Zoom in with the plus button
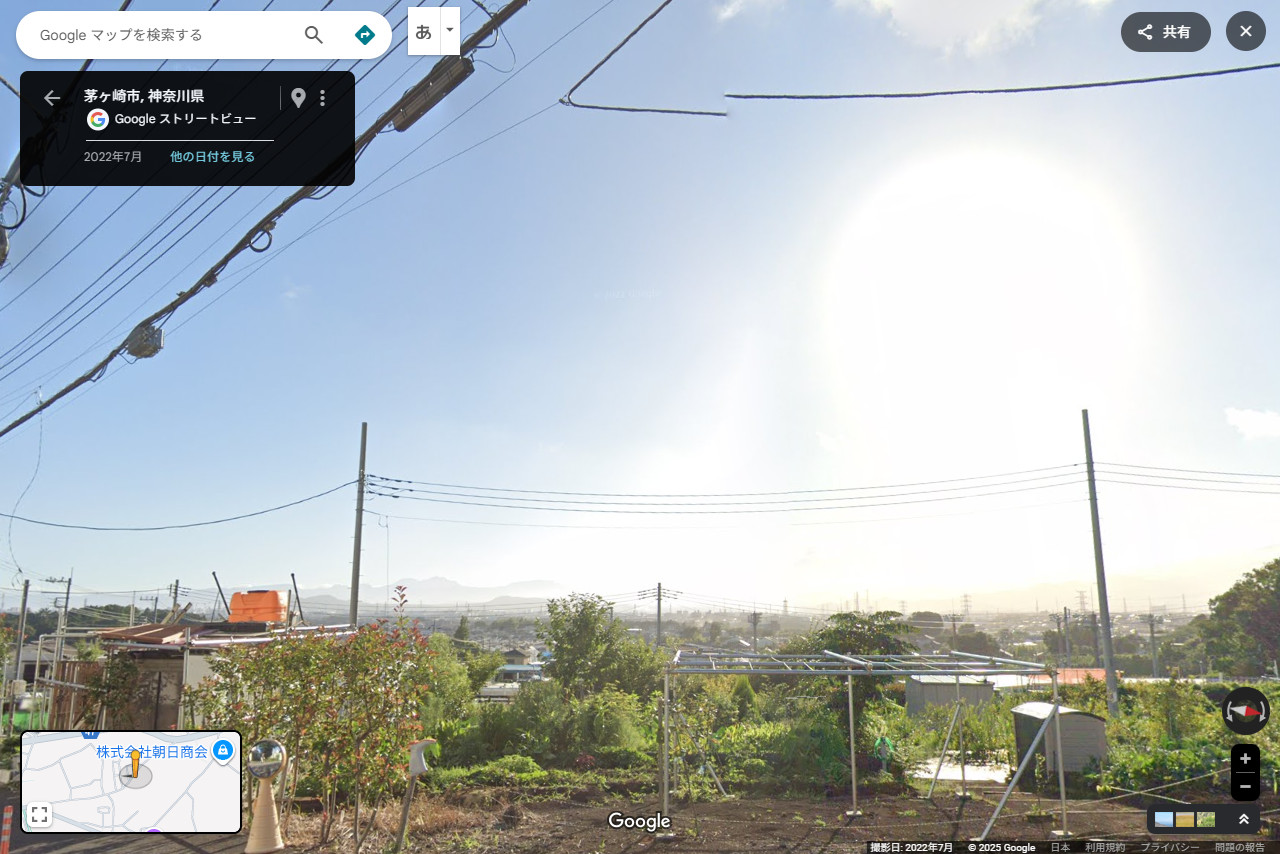Image resolution: width=1280 pixels, height=854 pixels. pyautogui.click(x=1245, y=759)
